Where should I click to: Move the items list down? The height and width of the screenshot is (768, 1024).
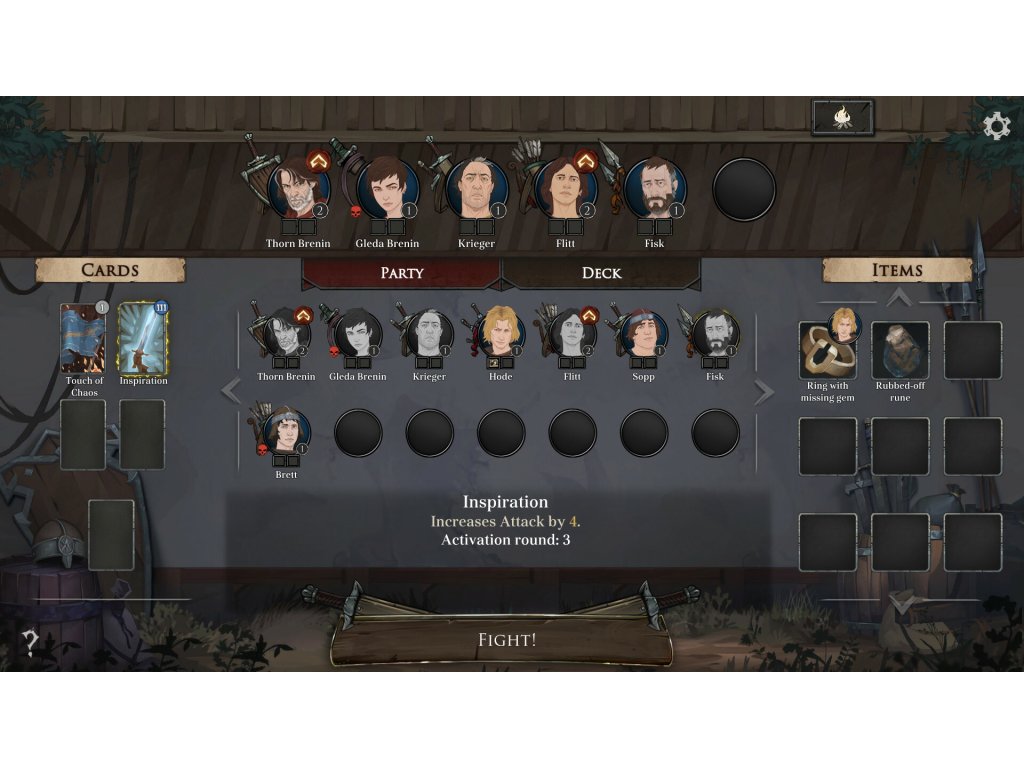click(x=901, y=604)
